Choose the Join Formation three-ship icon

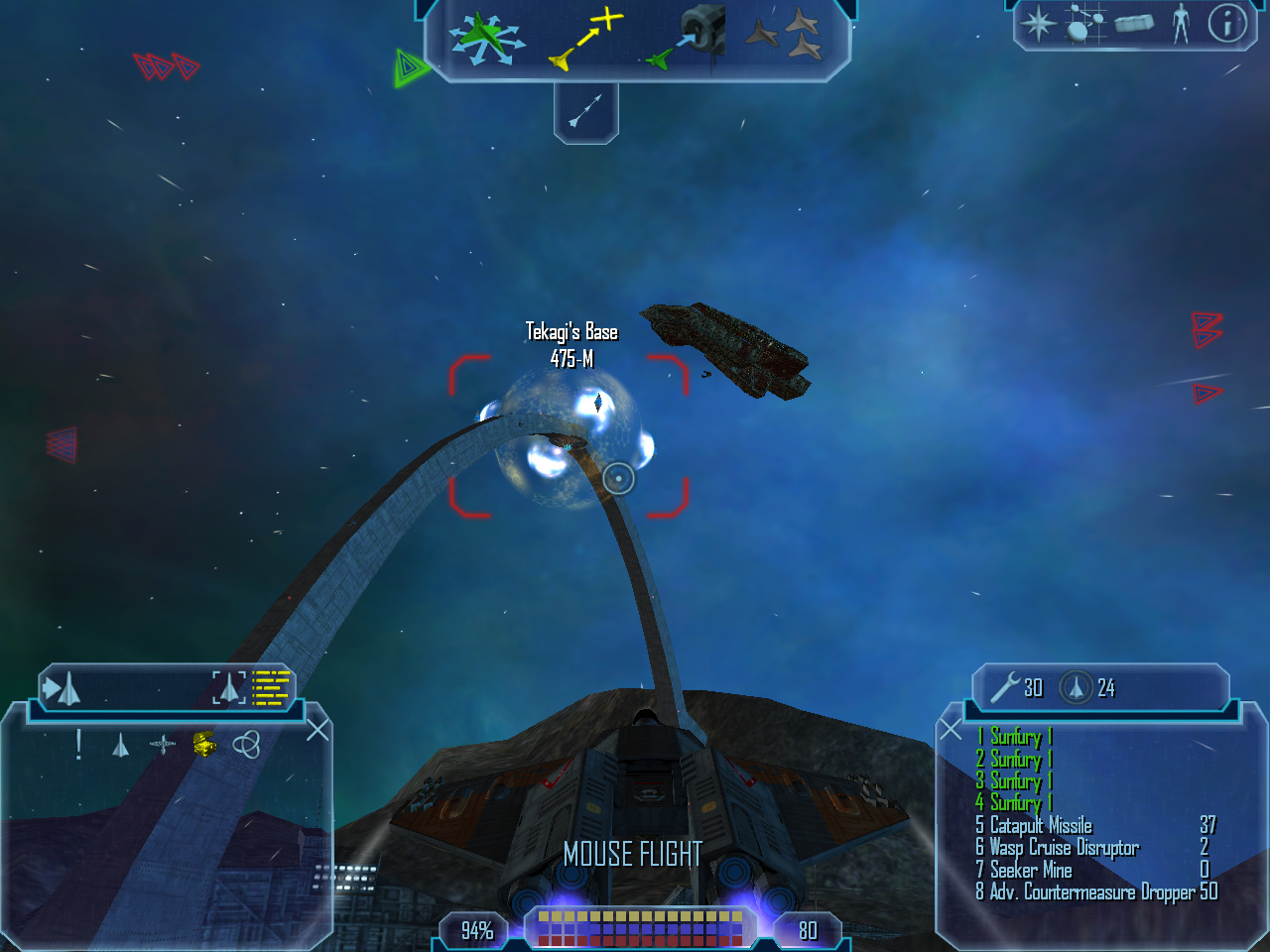[x=784, y=37]
